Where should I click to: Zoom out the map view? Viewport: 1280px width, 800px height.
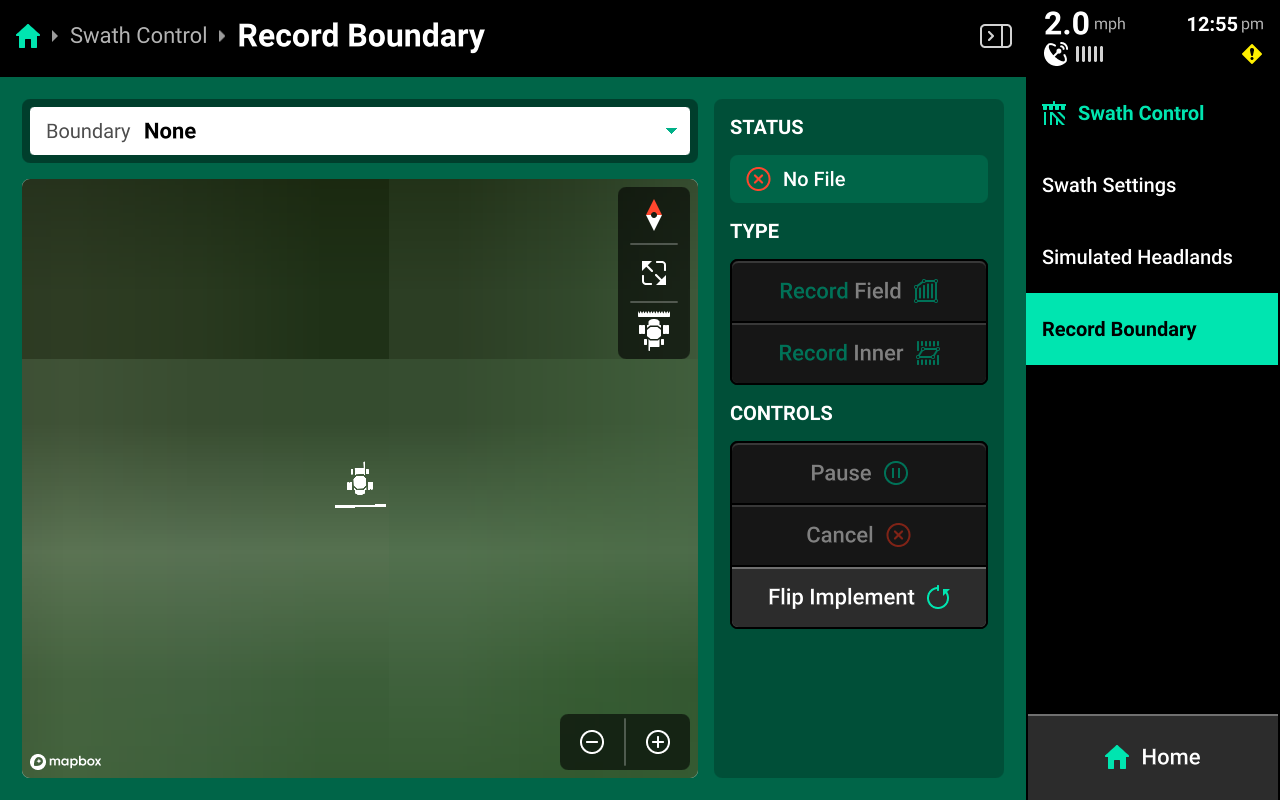click(x=592, y=742)
